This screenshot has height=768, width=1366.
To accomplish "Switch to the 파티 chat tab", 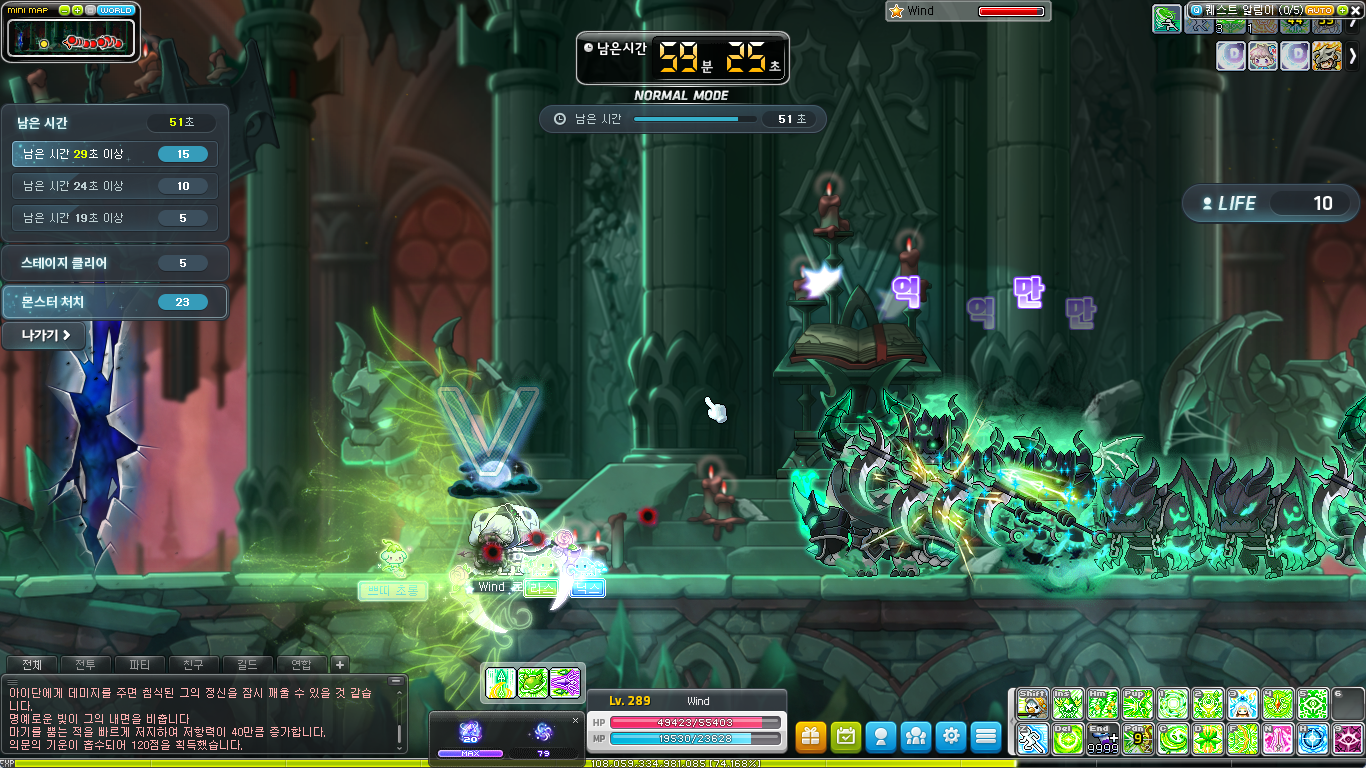I will [140, 664].
